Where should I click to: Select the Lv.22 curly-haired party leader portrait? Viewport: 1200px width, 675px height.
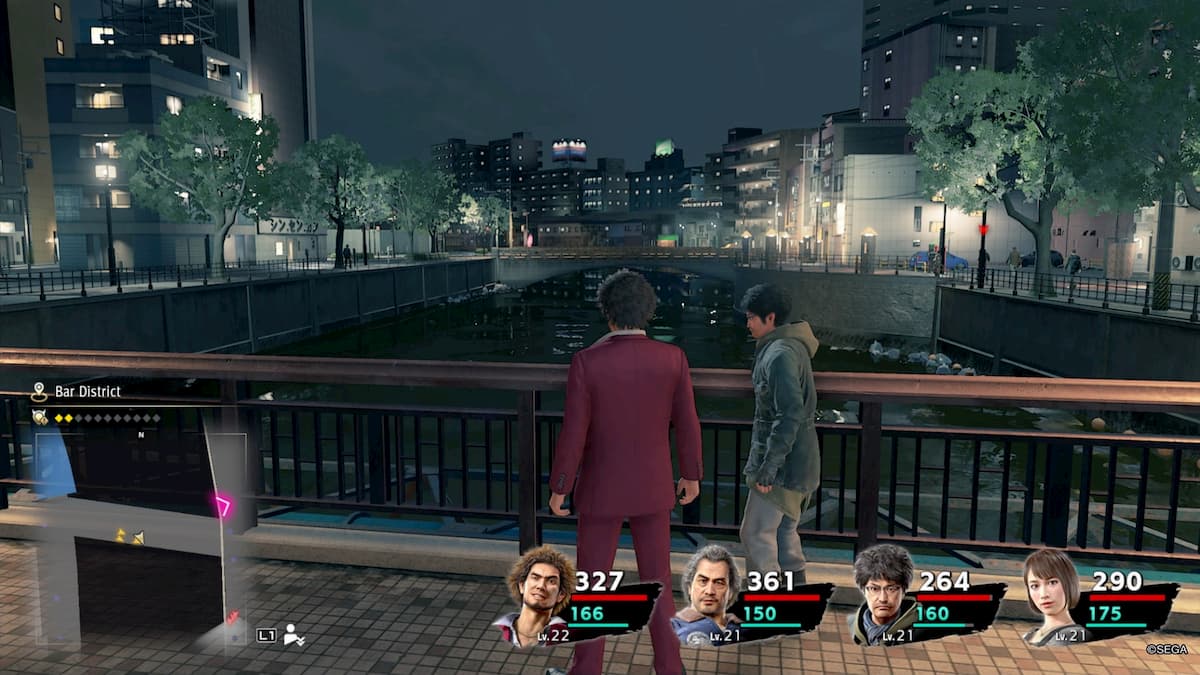coord(540,597)
